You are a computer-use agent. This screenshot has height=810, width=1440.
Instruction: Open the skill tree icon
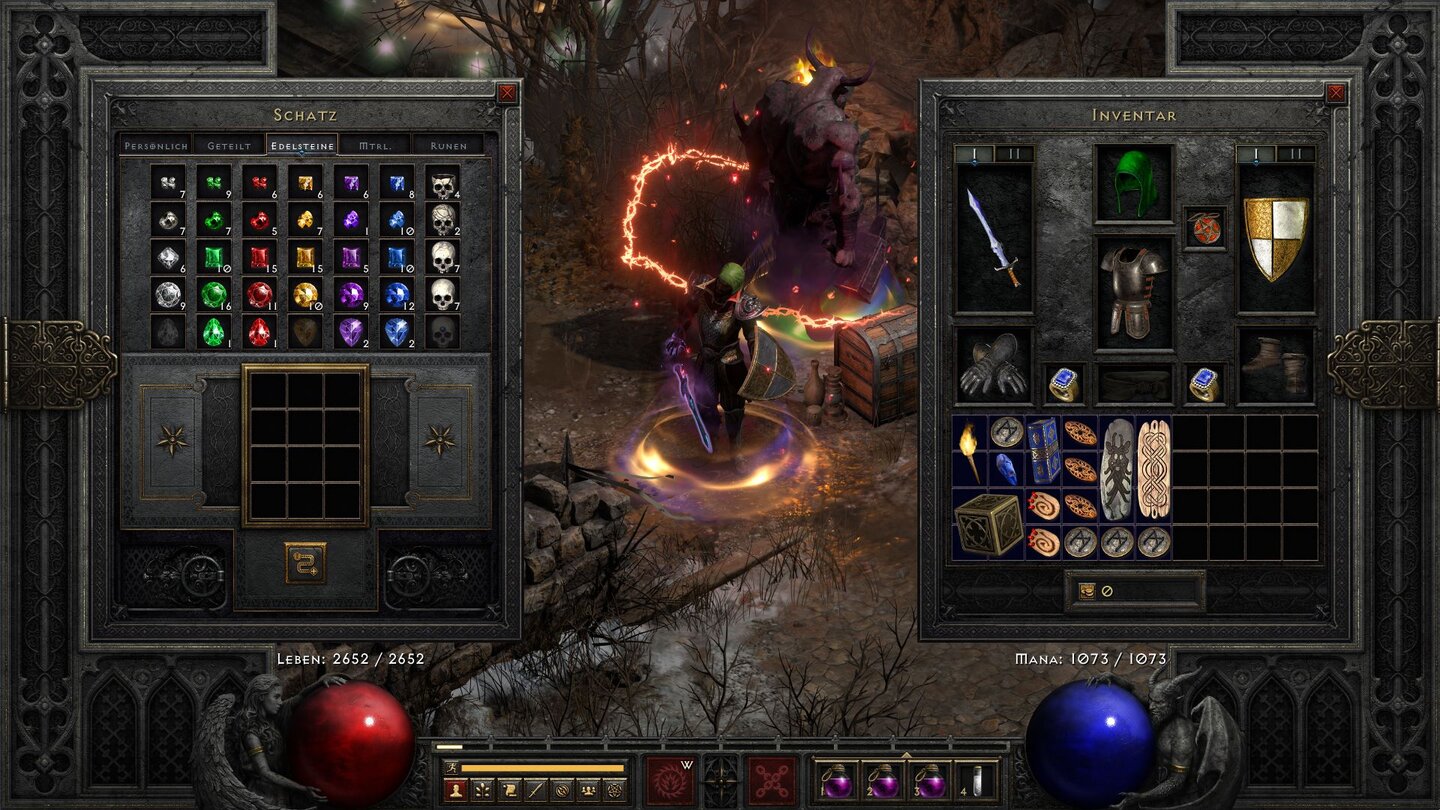(482, 790)
